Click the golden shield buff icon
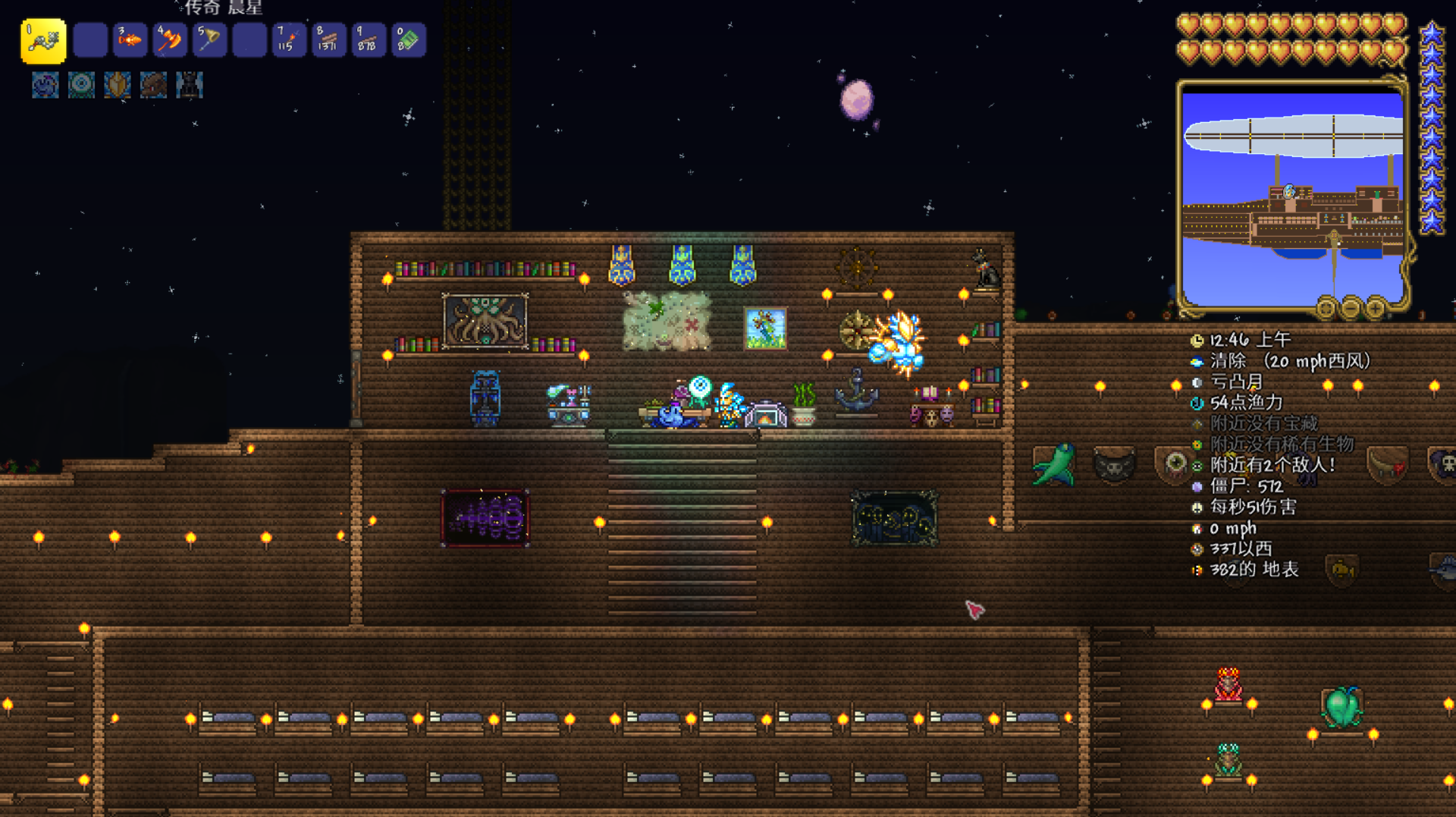Image resolution: width=1456 pixels, height=817 pixels. click(118, 85)
